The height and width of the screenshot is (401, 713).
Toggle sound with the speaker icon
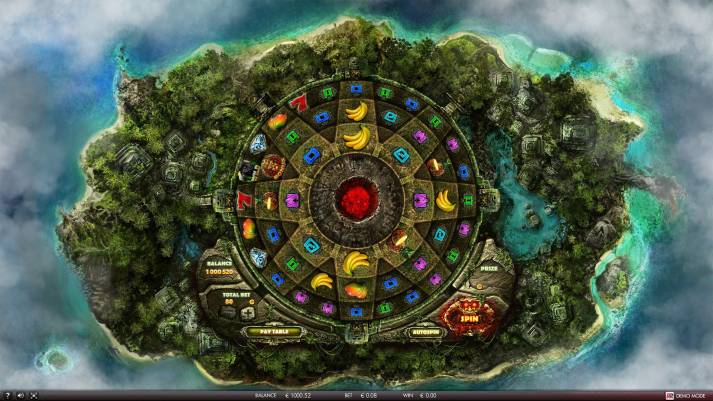(20, 395)
